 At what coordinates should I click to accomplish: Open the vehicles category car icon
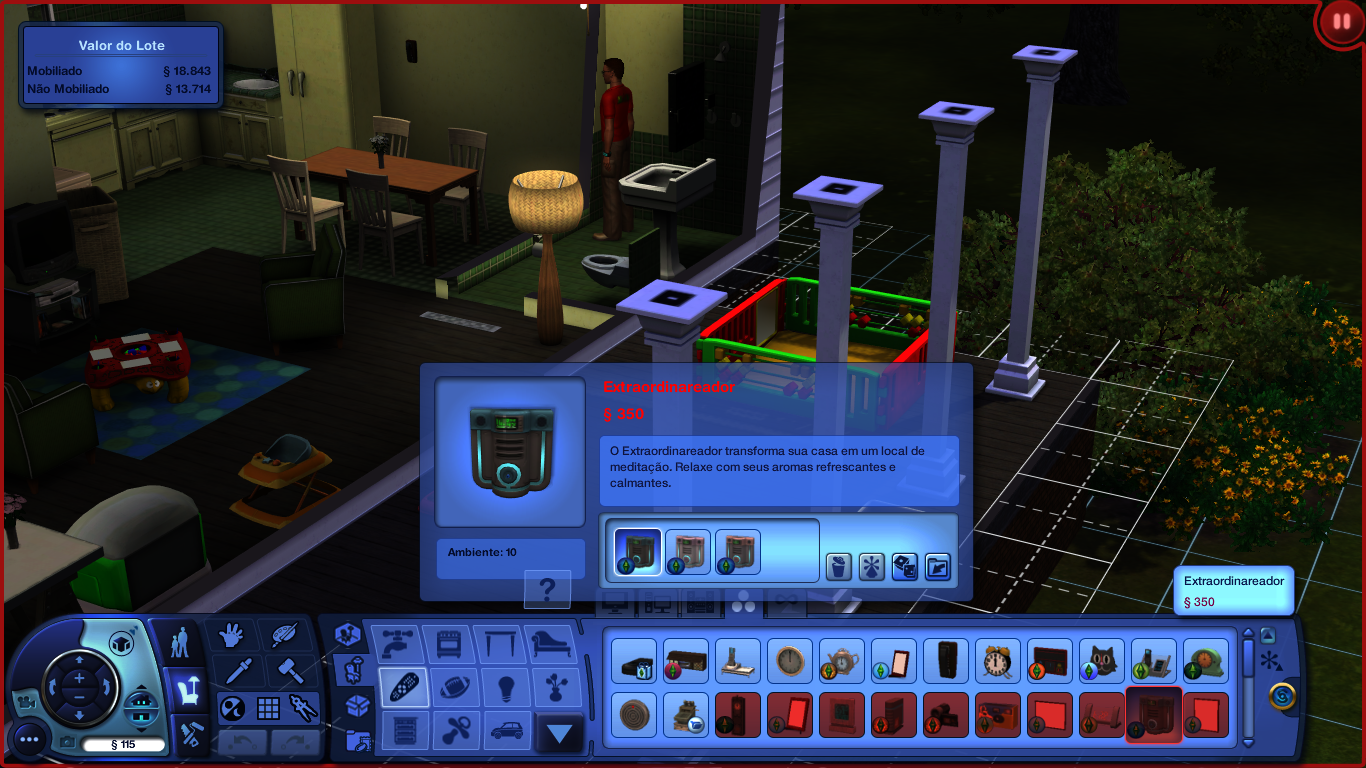(x=508, y=731)
